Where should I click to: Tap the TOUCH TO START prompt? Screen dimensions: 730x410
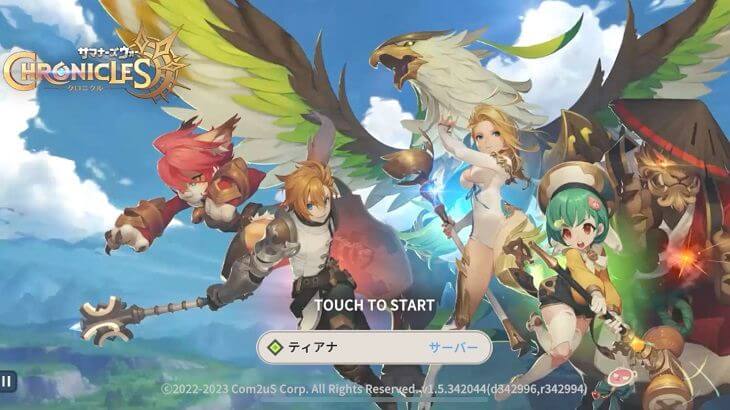374,304
